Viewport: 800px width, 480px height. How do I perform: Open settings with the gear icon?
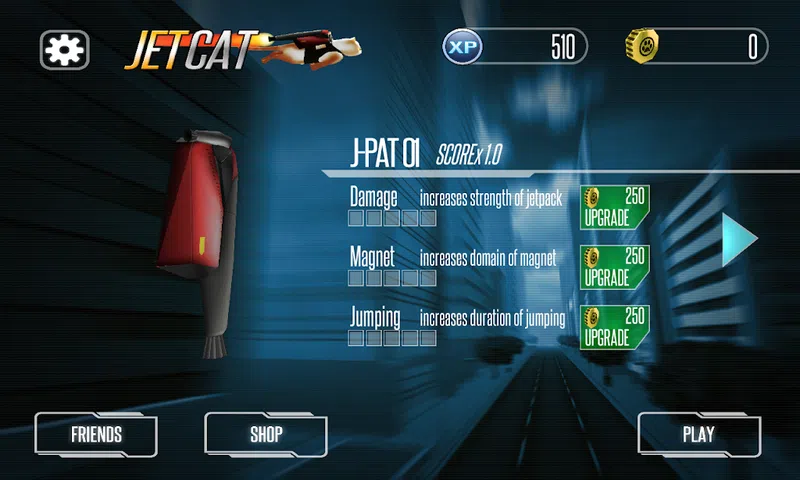tap(65, 48)
